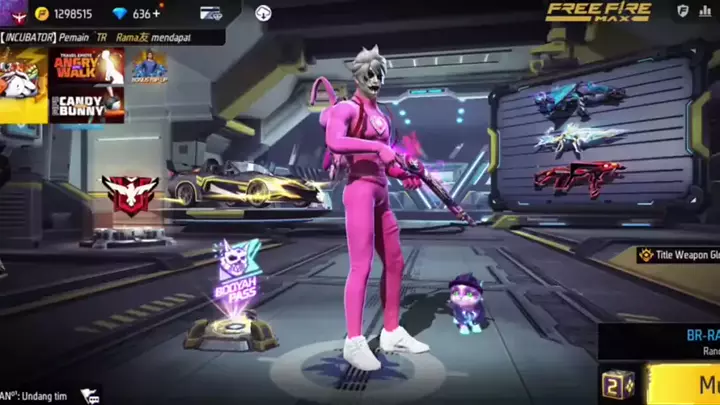Add more diamonds with the plus
The height and width of the screenshot is (405, 720).
pyautogui.click(x=155, y=14)
